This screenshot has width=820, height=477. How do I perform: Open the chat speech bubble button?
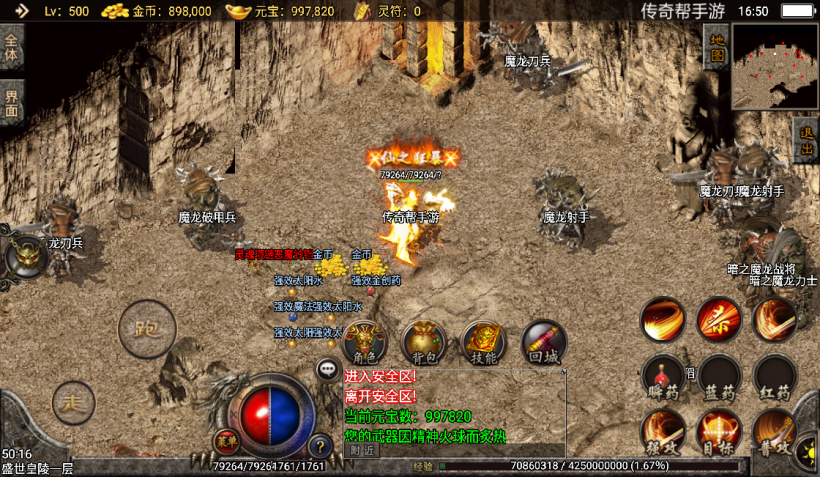pos(327,370)
